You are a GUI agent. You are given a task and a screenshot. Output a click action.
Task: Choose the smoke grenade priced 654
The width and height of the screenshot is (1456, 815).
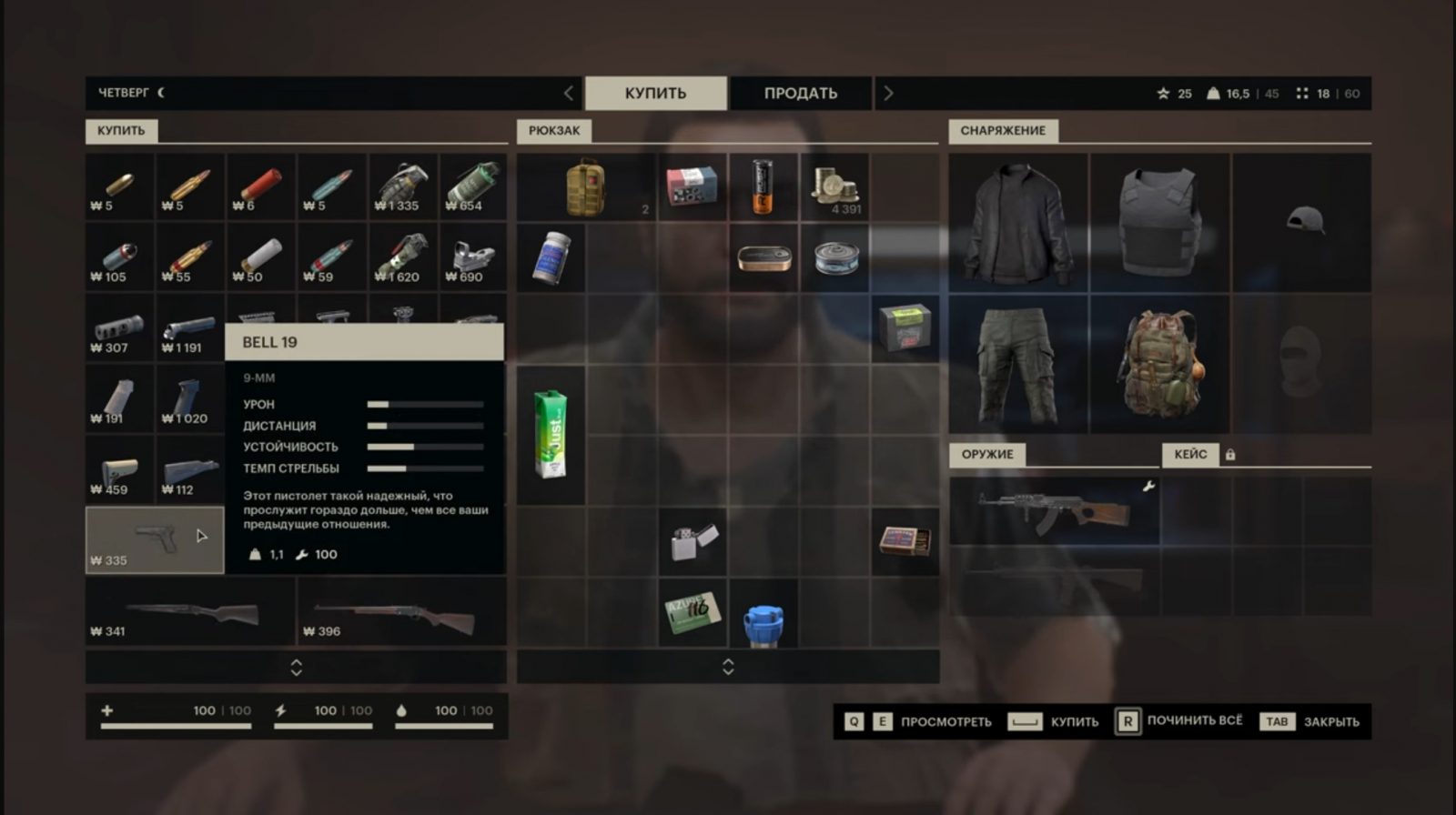(x=473, y=186)
